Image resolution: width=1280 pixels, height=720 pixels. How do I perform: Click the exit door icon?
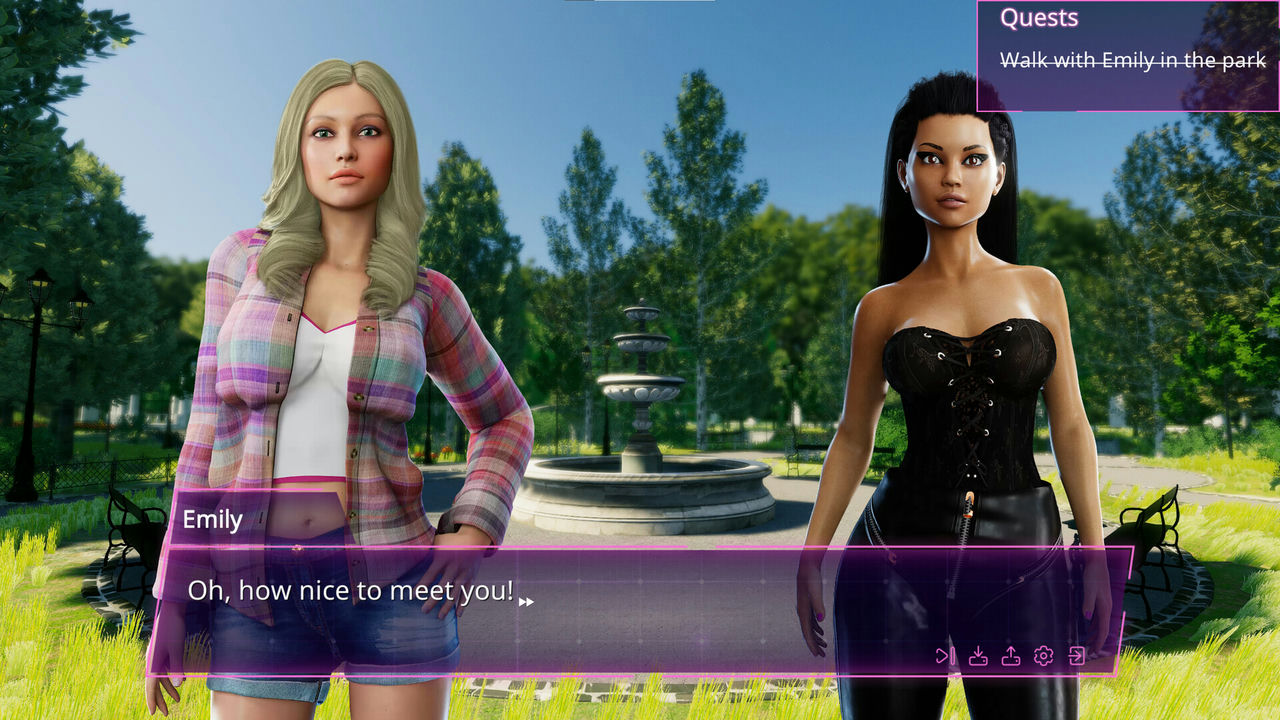click(x=1077, y=656)
